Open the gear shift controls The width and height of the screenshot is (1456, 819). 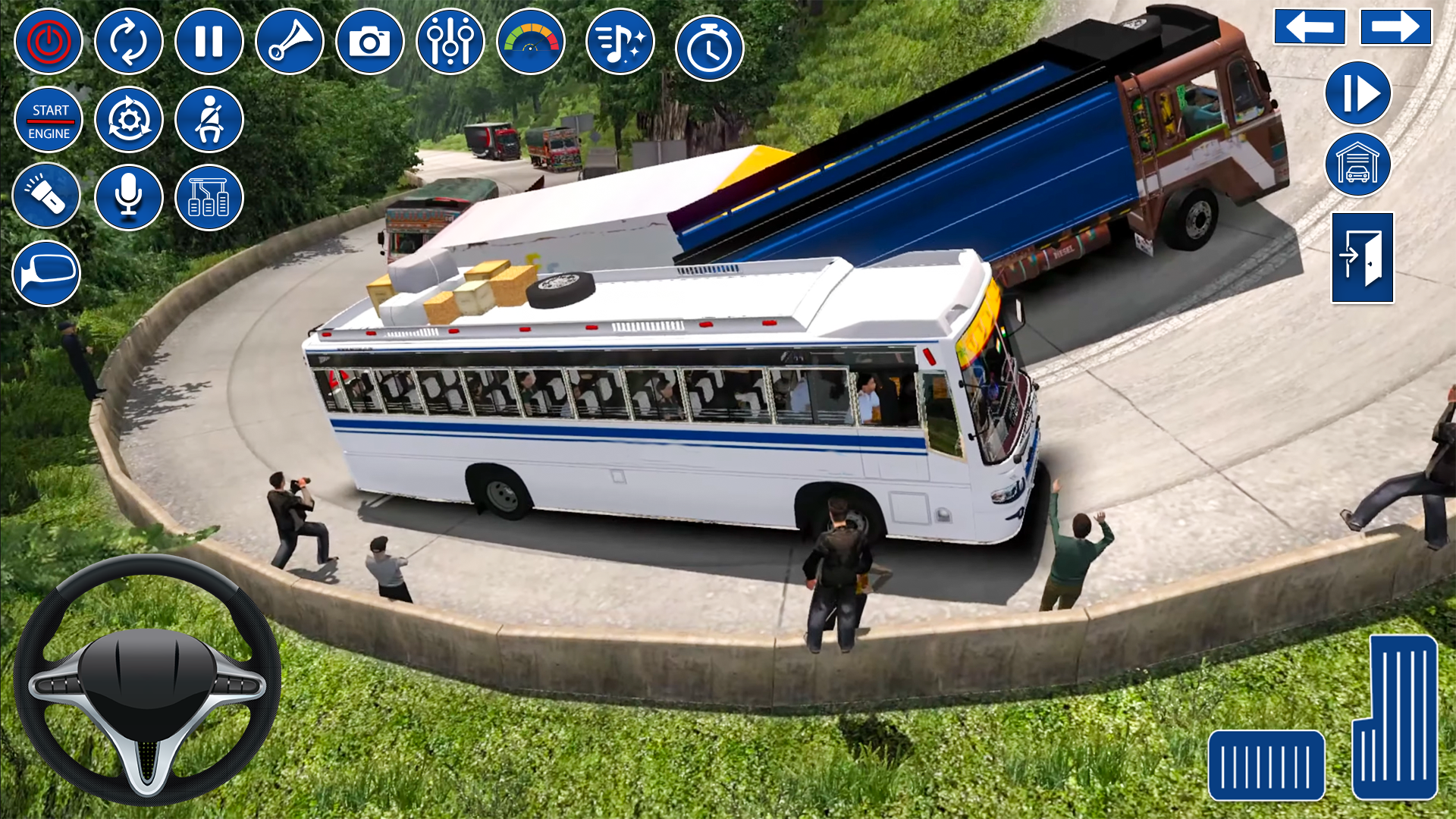tap(209, 196)
